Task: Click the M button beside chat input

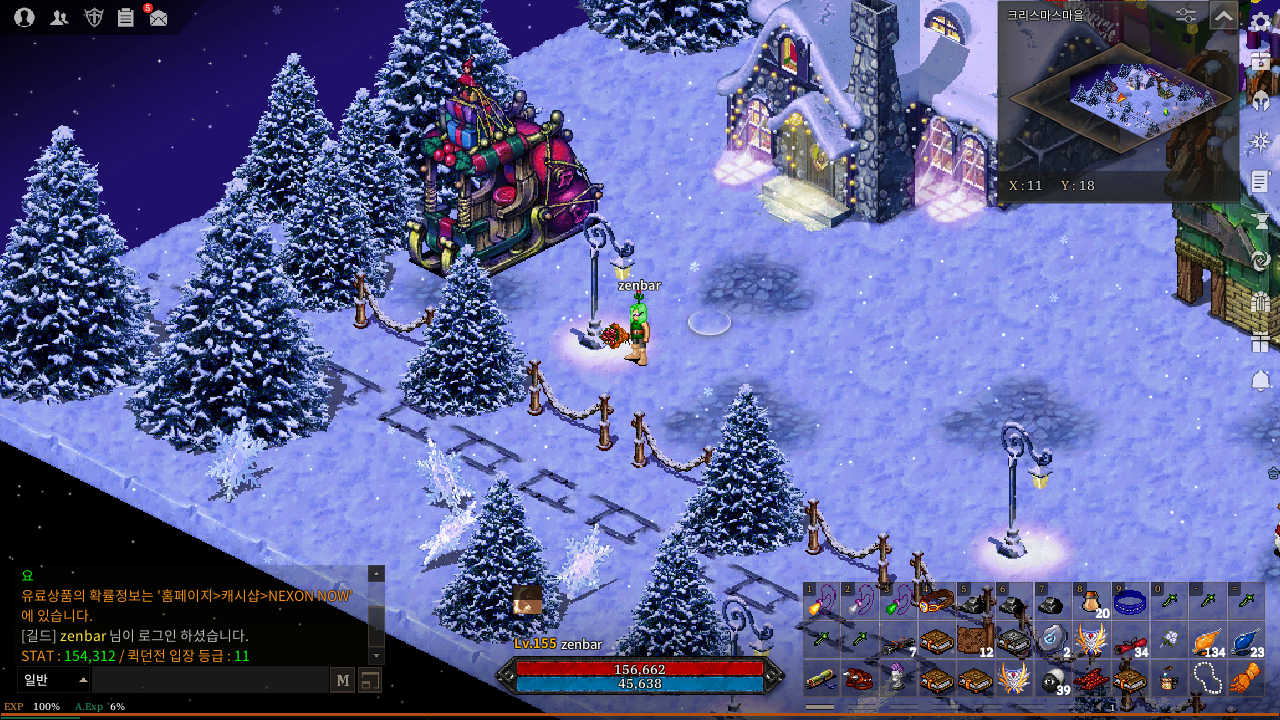Action: coord(343,681)
